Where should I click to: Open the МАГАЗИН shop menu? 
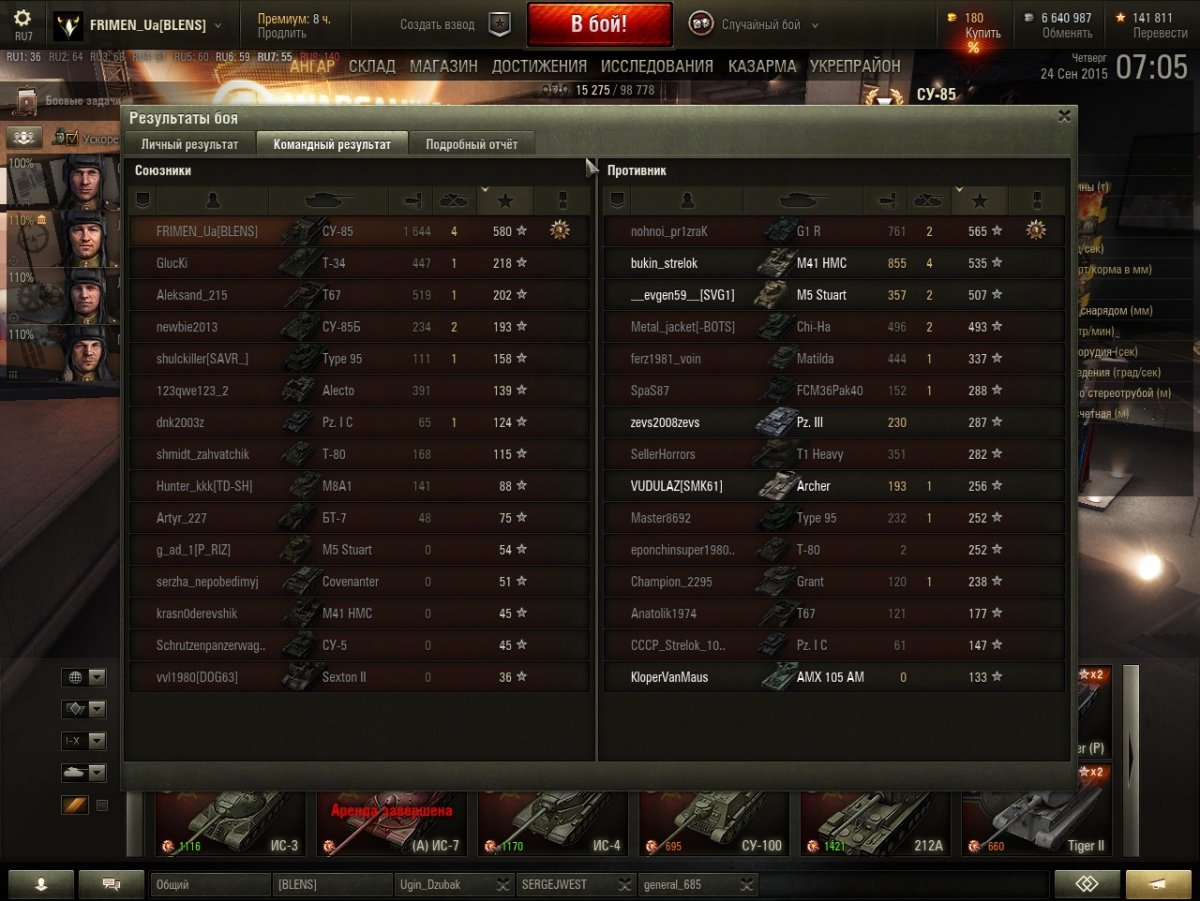[443, 66]
